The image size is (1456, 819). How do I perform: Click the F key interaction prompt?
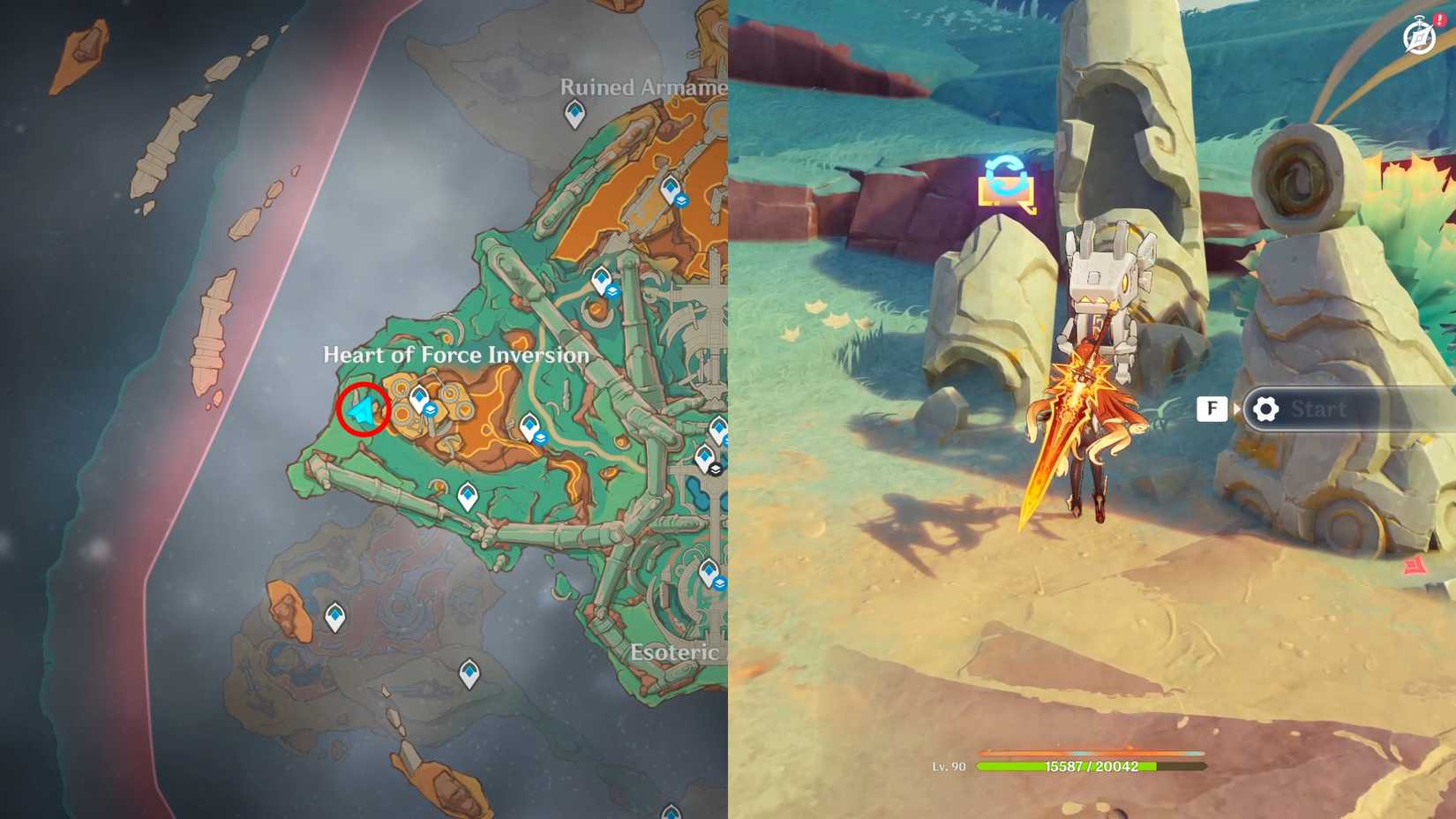[1212, 409]
